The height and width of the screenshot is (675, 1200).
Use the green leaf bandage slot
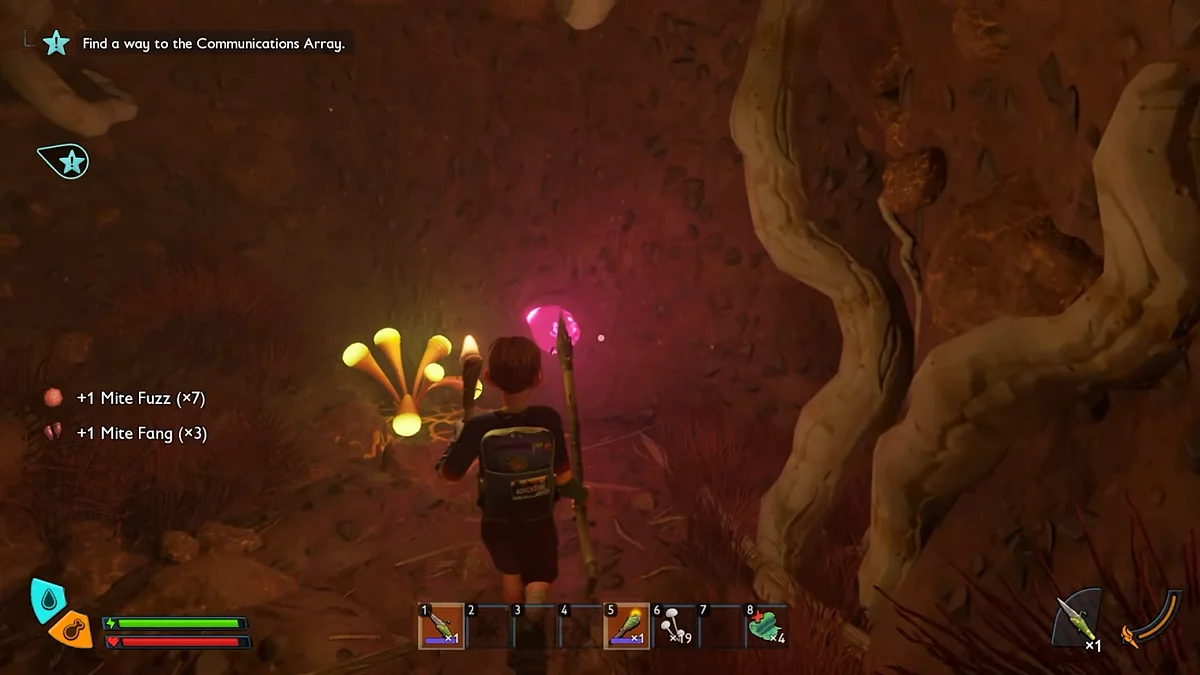coord(767,626)
